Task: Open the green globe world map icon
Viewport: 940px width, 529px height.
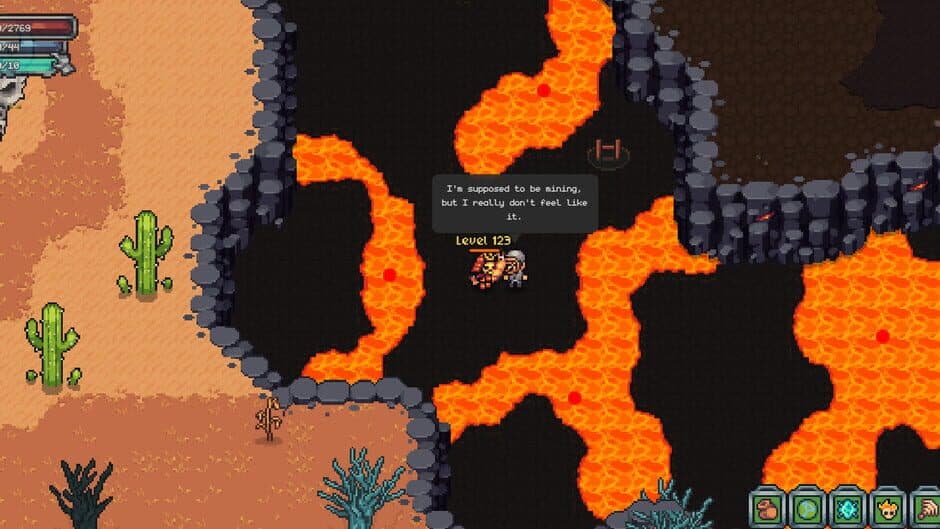Action: 807,508
